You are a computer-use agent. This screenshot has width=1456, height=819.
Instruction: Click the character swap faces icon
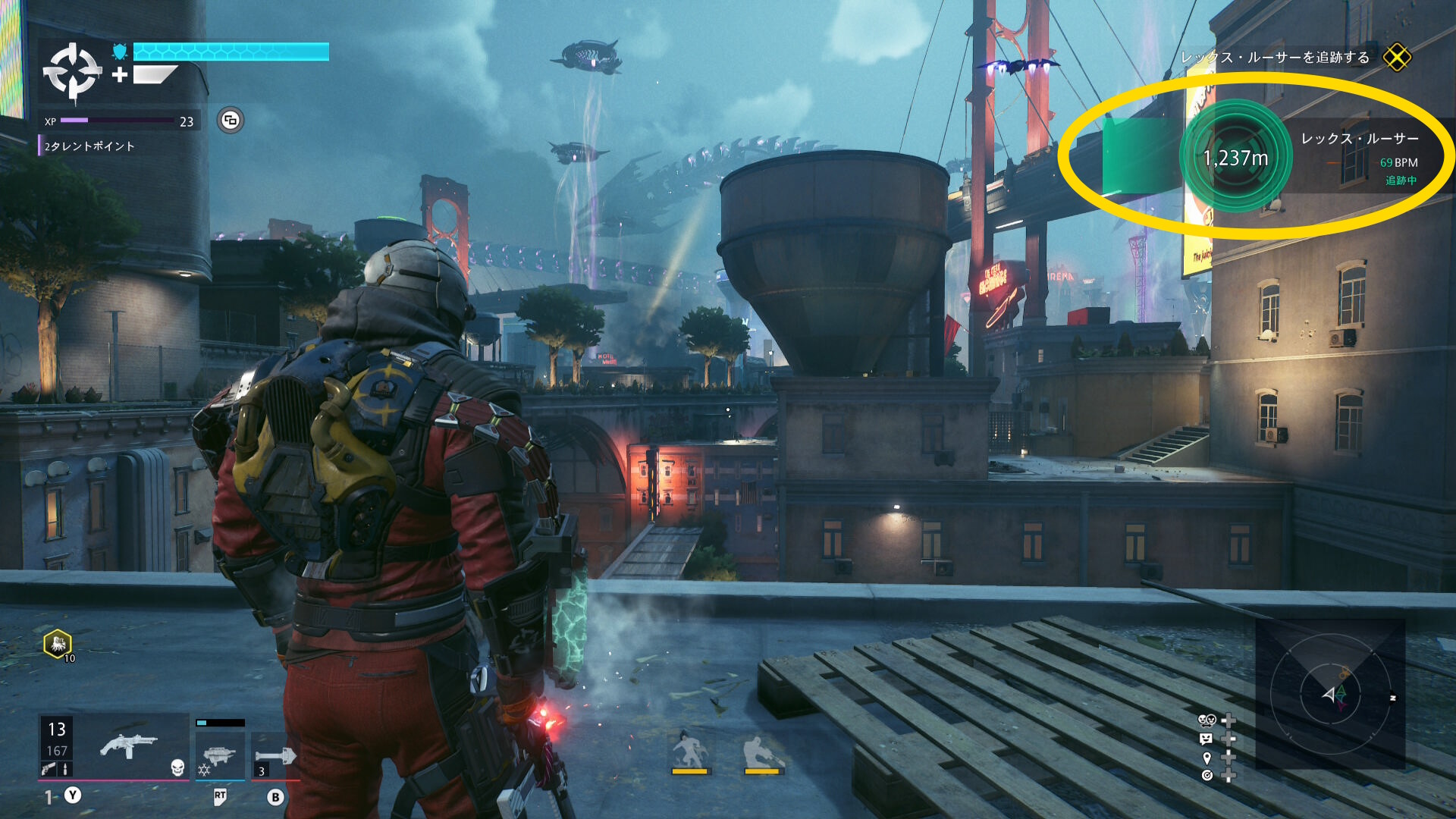1206,720
